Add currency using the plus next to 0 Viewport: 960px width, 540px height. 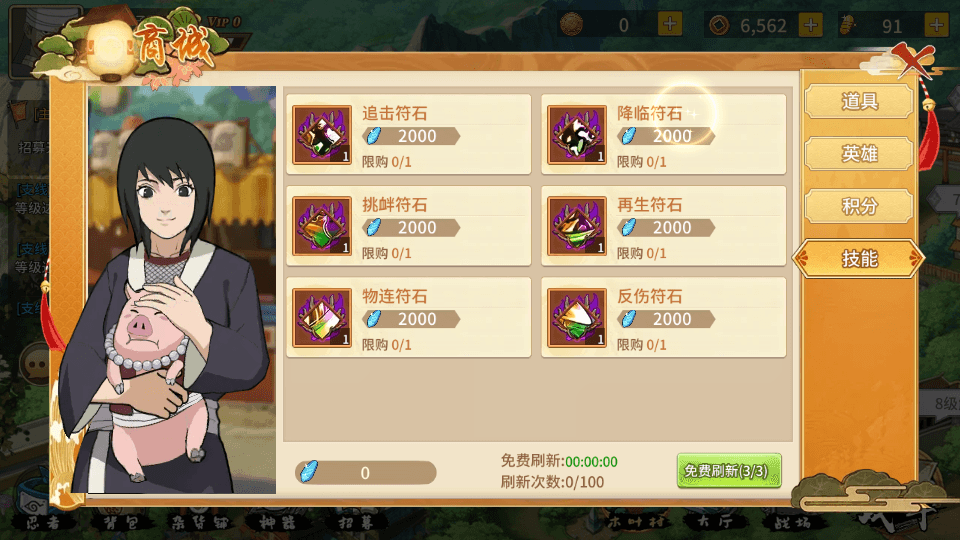tap(670, 25)
